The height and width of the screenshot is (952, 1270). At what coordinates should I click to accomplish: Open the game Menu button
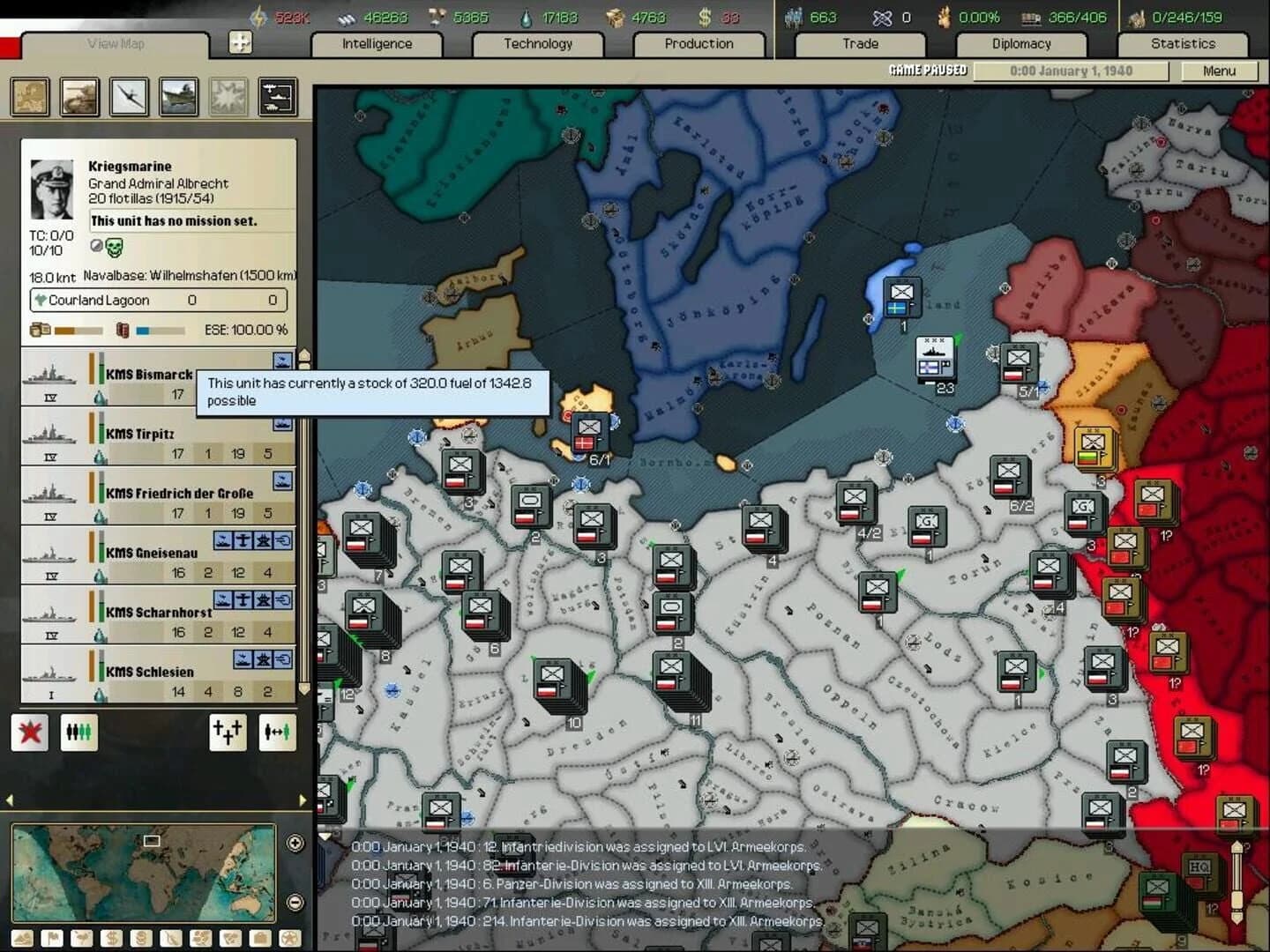point(1221,71)
